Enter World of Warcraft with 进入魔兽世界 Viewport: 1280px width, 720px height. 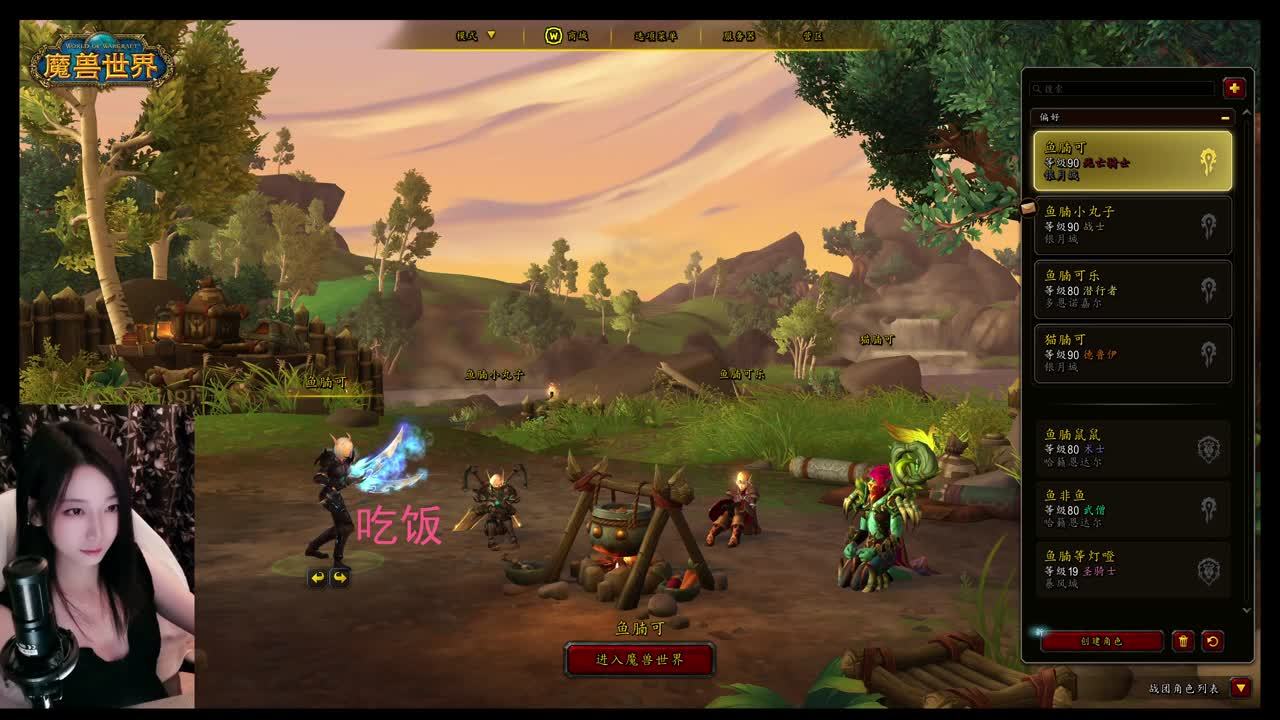tap(639, 660)
